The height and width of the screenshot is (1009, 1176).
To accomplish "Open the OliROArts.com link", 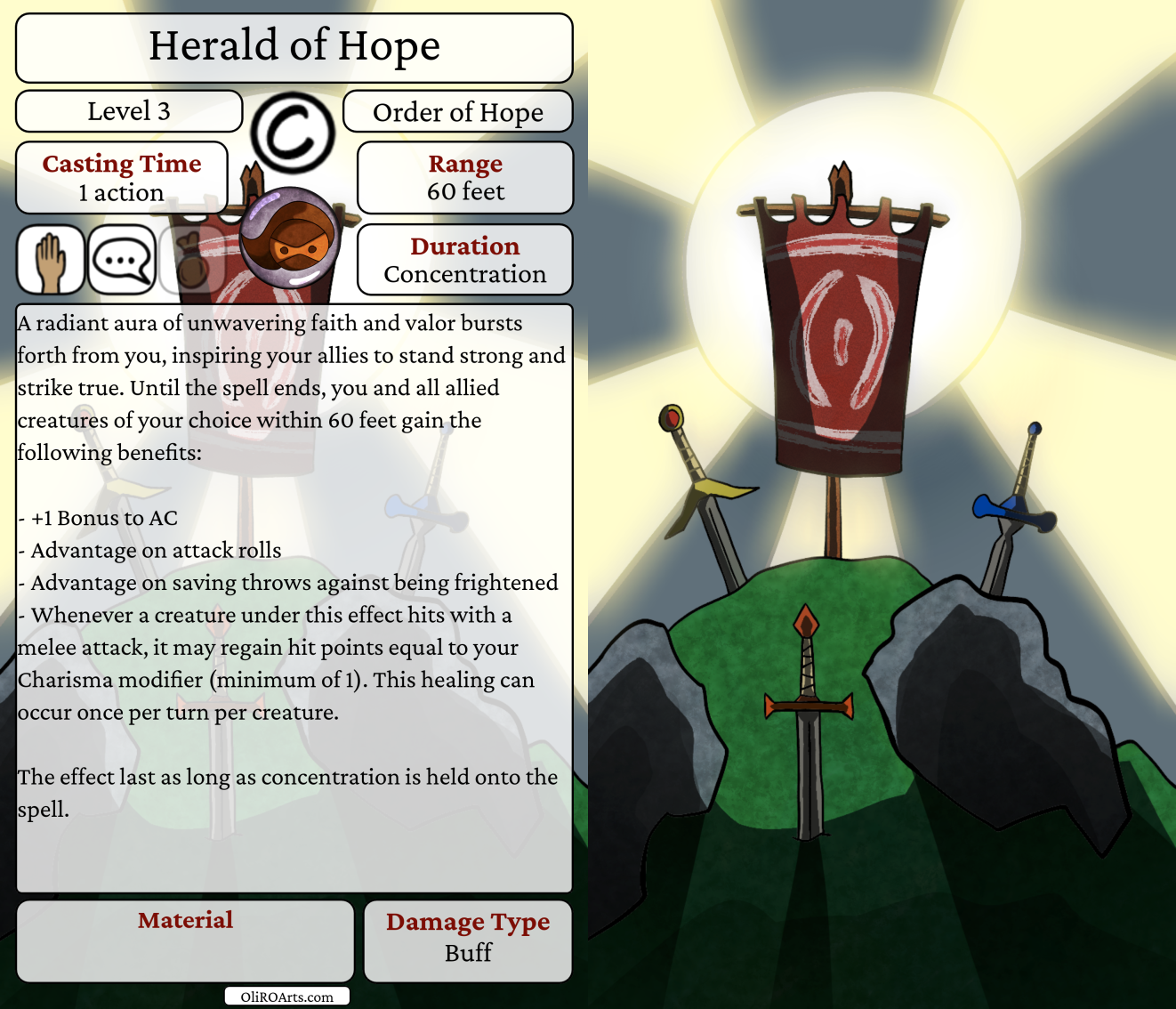I will tap(286, 997).
